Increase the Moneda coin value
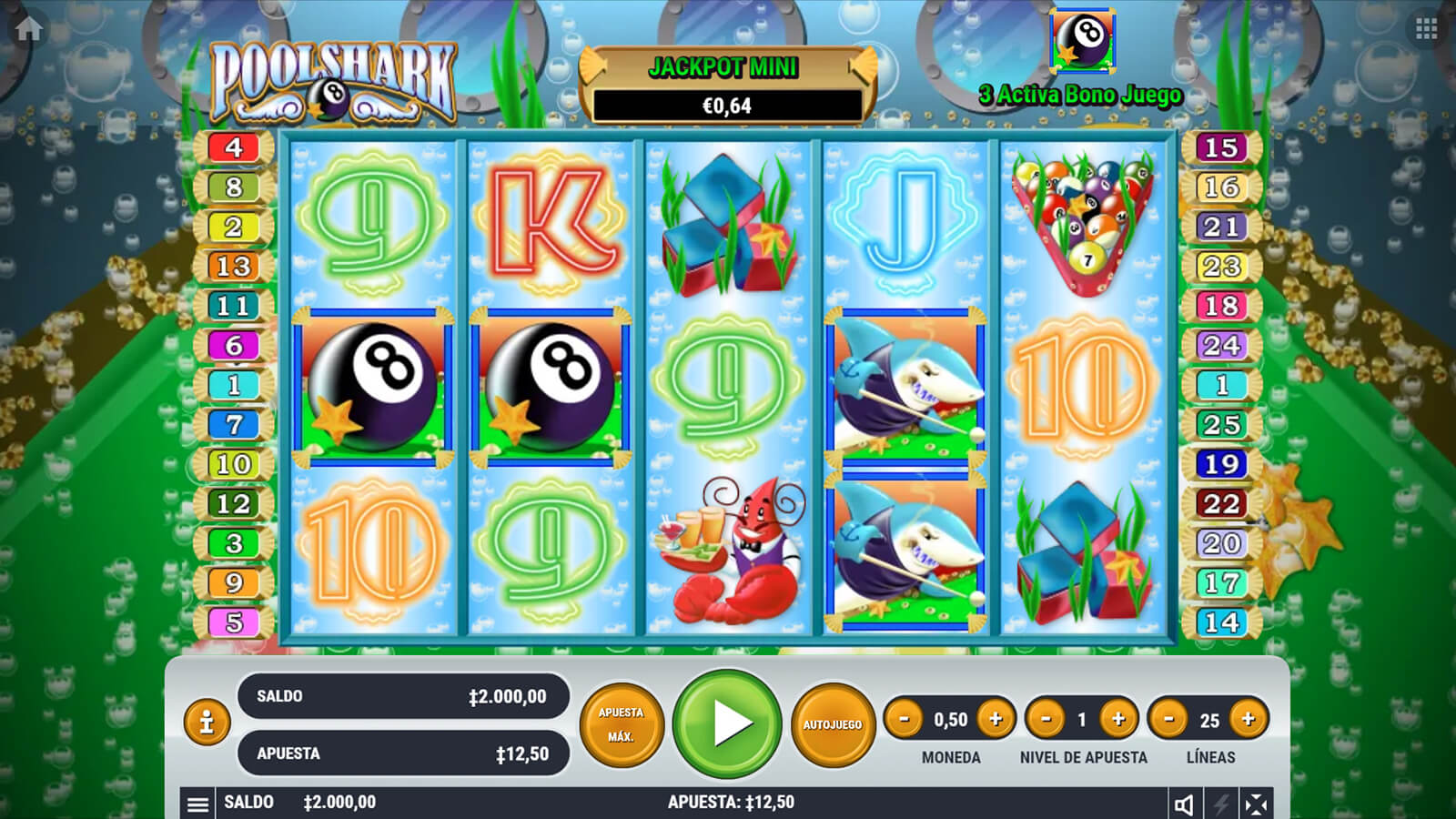 point(996,719)
